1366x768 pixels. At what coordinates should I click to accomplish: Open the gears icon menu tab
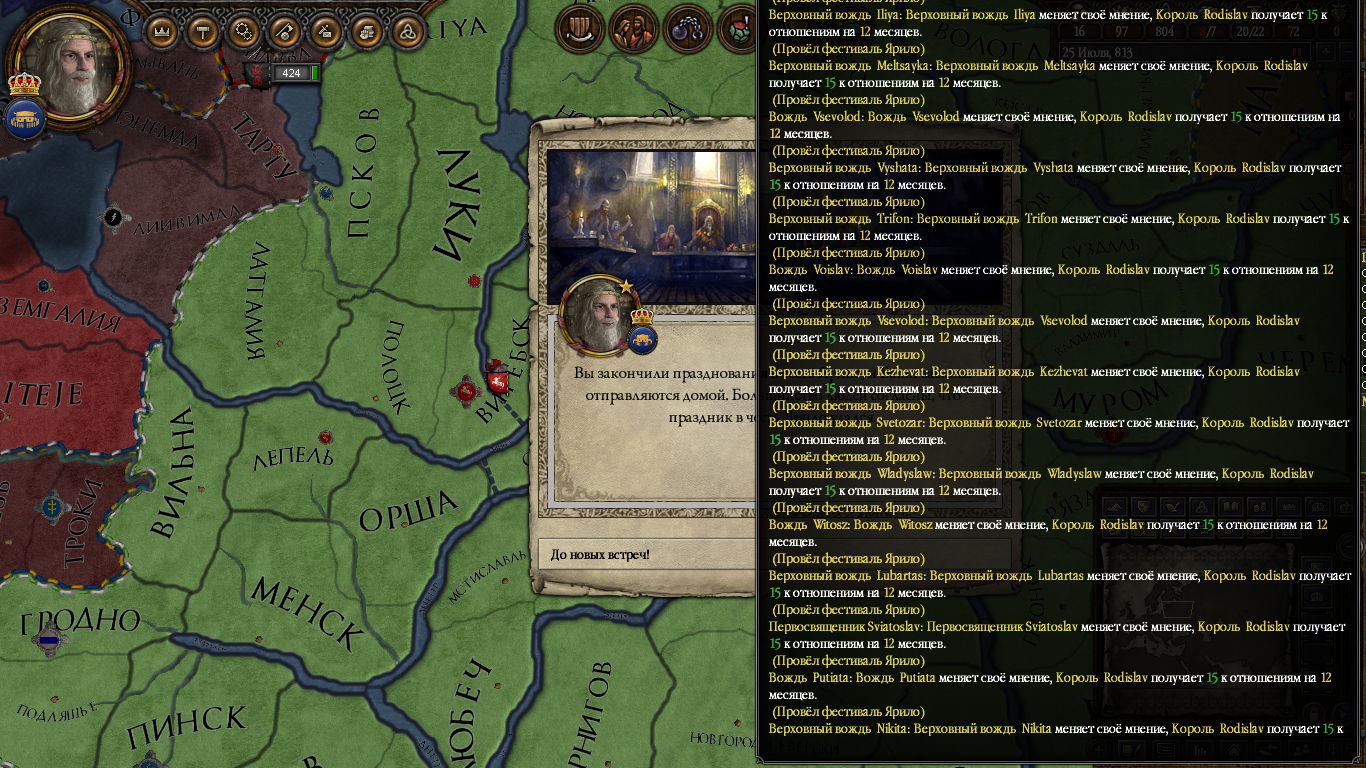[x=245, y=31]
